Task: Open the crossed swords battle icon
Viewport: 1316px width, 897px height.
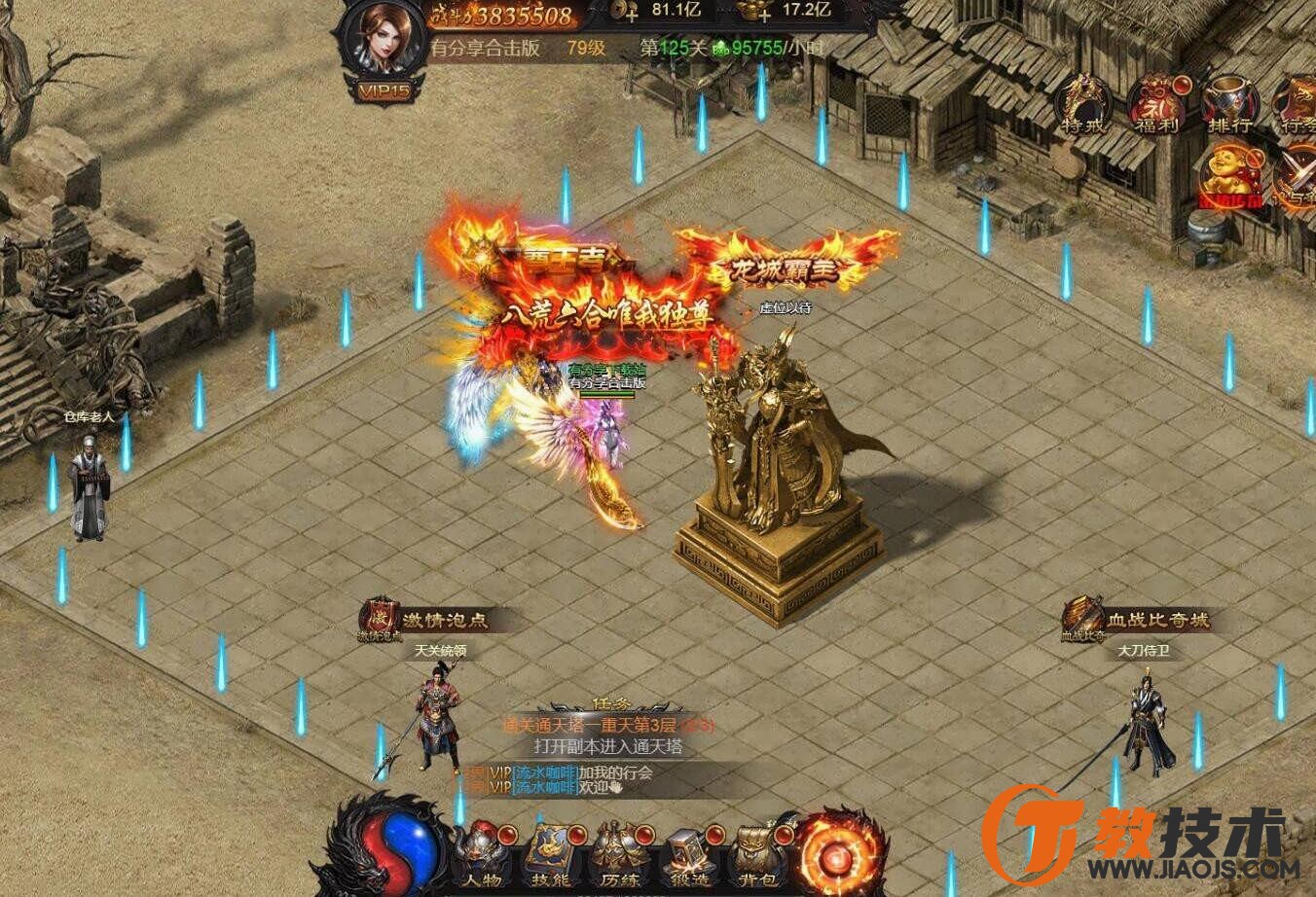Action: pyautogui.click(x=1297, y=177)
